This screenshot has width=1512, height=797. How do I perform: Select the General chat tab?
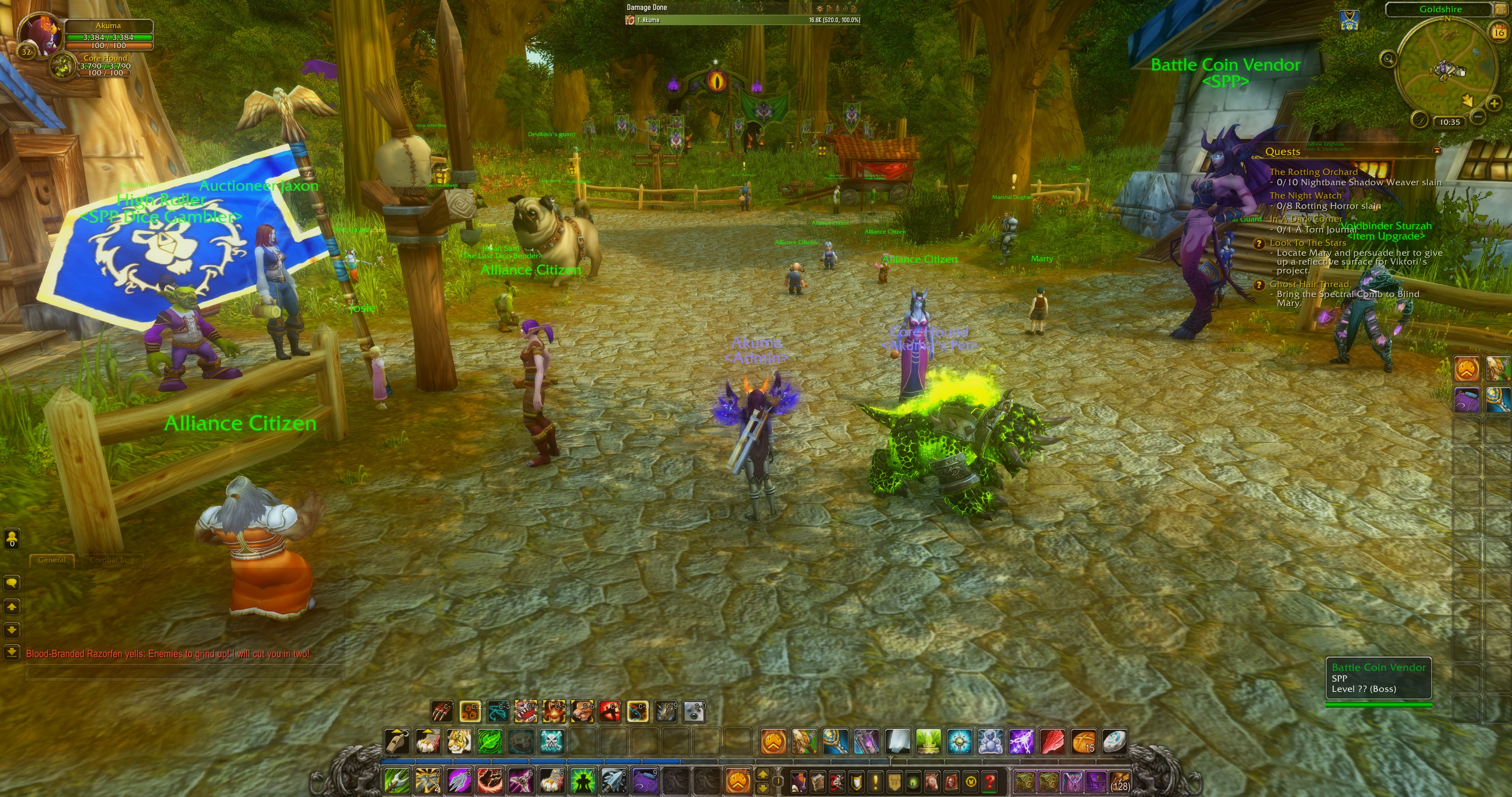tap(52, 560)
